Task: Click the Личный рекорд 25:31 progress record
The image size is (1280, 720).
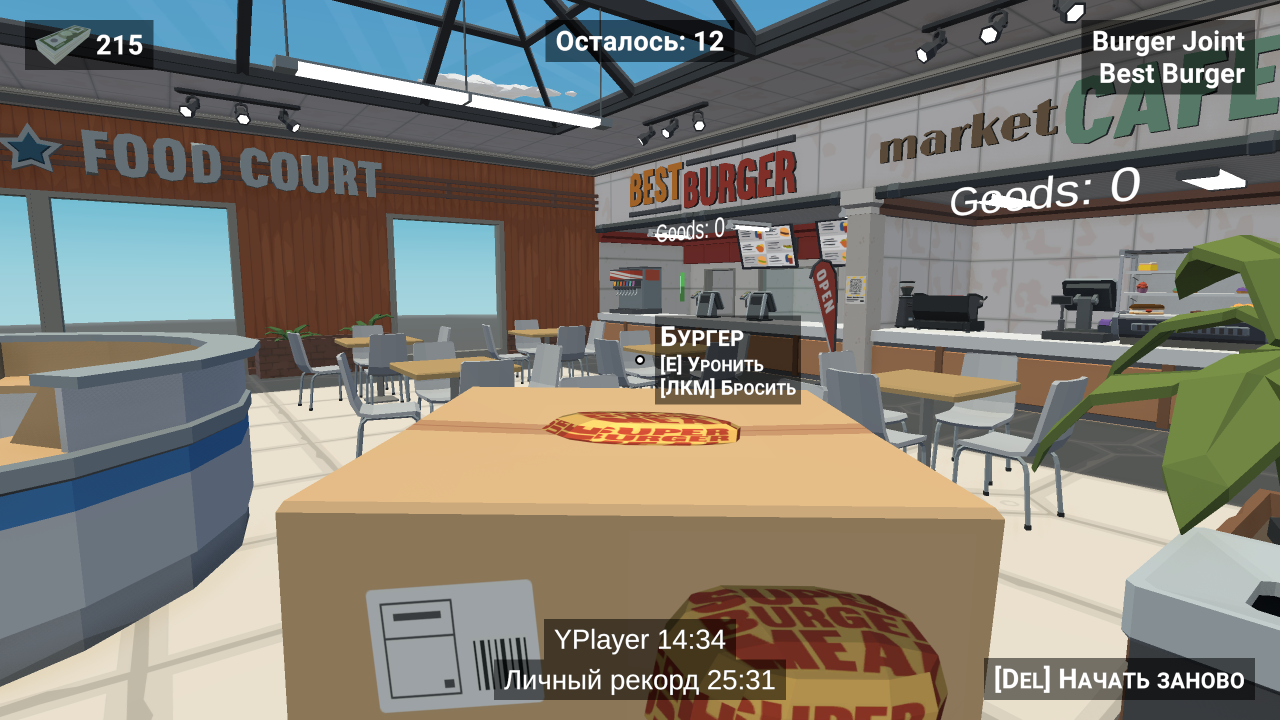Action: [x=639, y=680]
